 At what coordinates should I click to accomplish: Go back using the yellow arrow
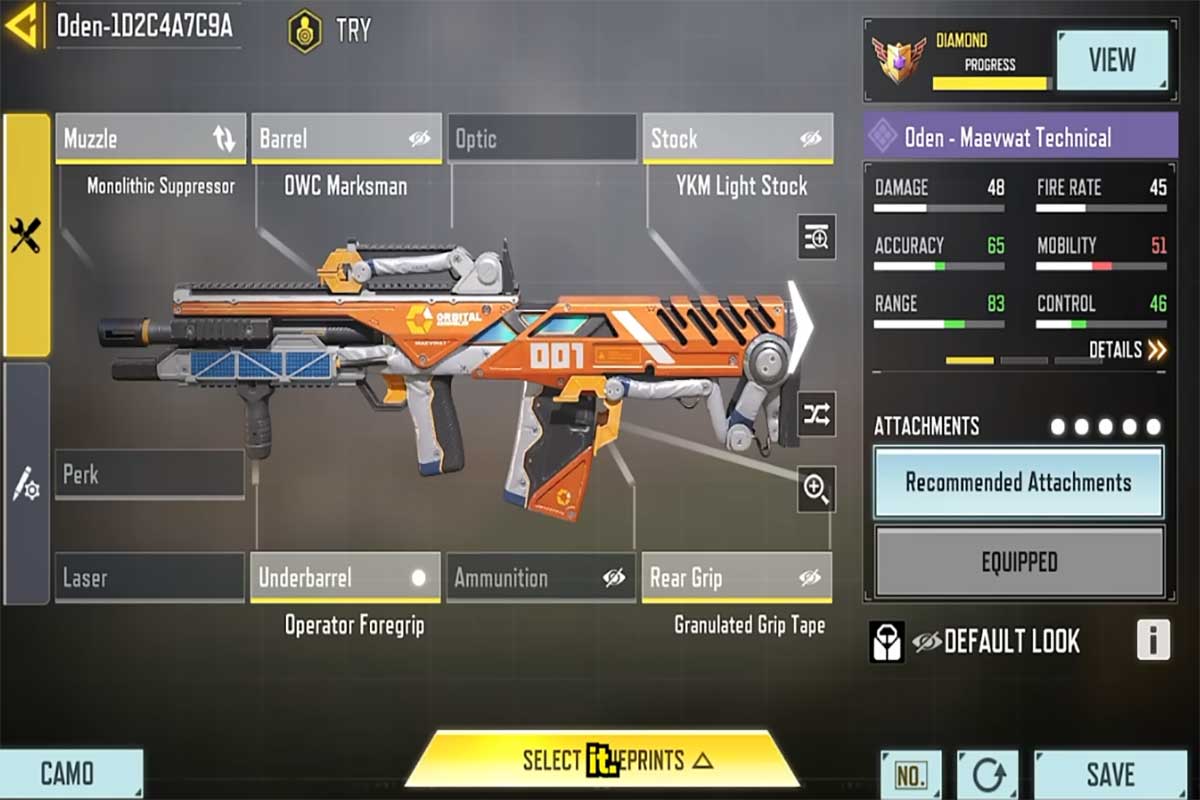pos(24,27)
